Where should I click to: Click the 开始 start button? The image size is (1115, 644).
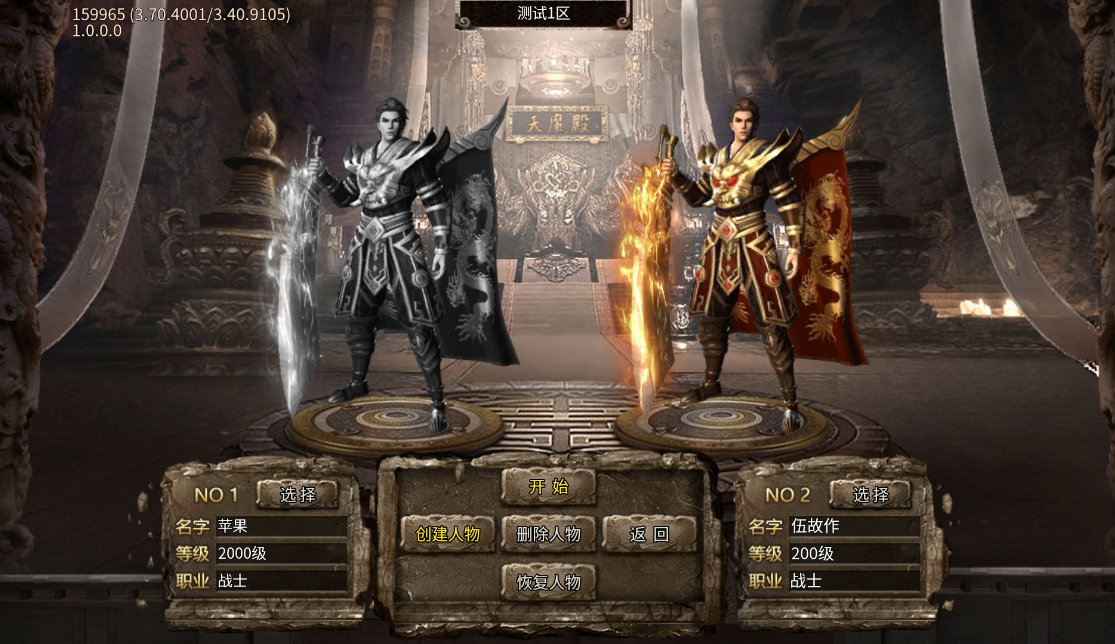click(x=548, y=487)
